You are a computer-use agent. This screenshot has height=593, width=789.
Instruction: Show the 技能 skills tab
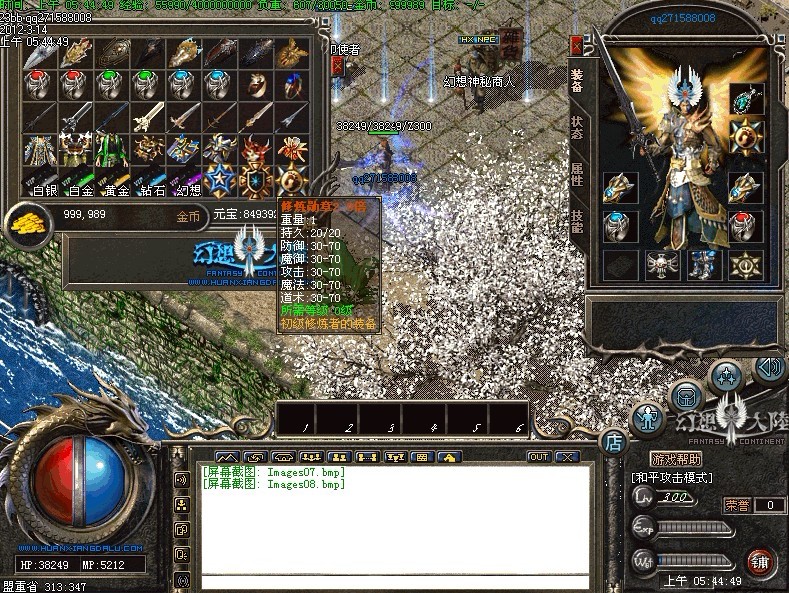pyautogui.click(x=577, y=222)
